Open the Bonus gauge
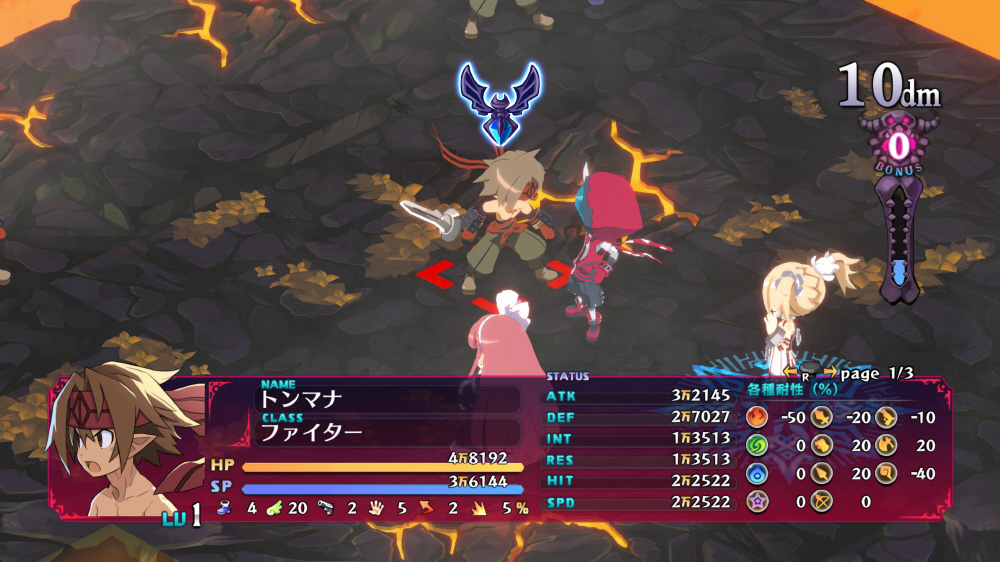Image resolution: width=1000 pixels, height=562 pixels. 898,147
